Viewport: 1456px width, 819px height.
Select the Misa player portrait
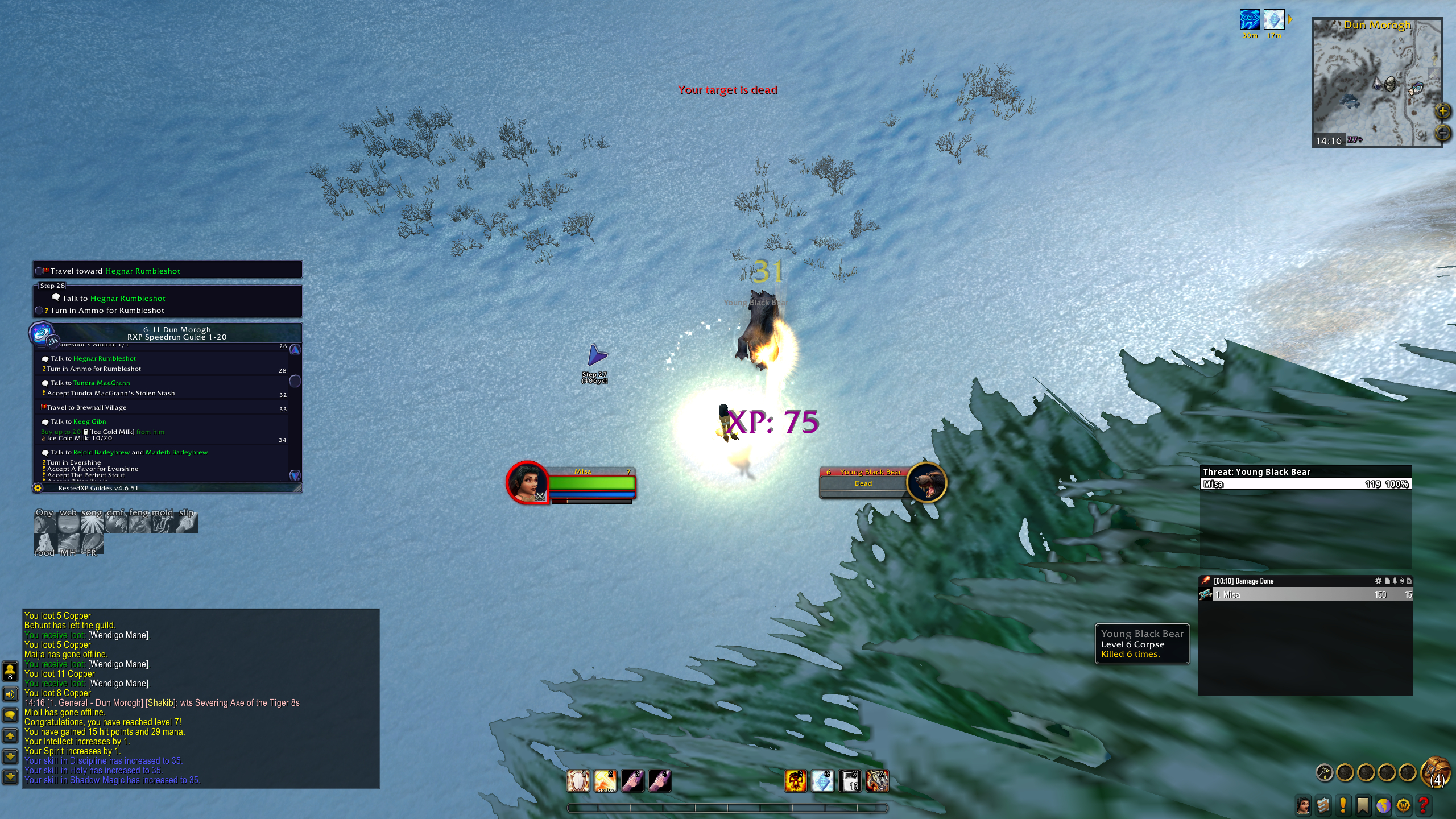(x=527, y=482)
